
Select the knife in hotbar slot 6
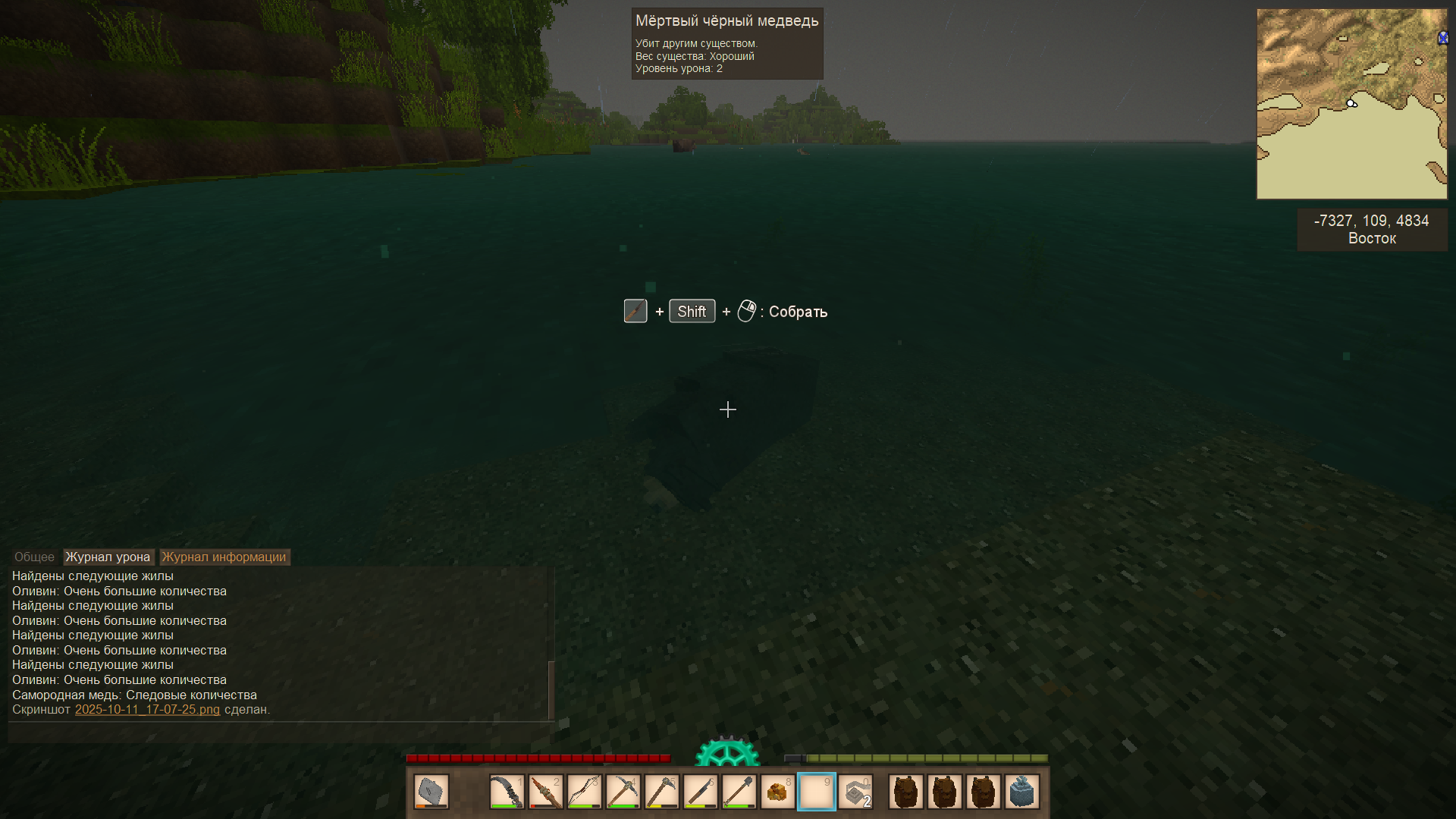(700, 792)
